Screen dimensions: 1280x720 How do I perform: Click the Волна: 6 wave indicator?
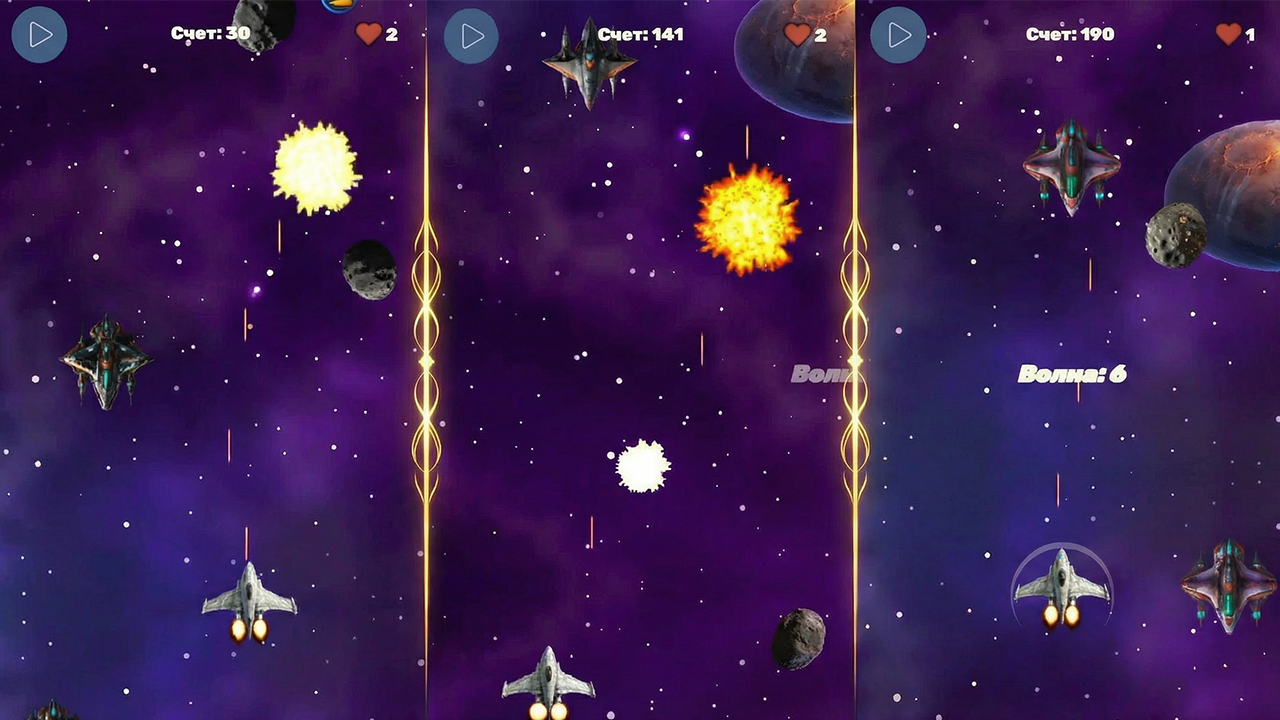(1073, 373)
